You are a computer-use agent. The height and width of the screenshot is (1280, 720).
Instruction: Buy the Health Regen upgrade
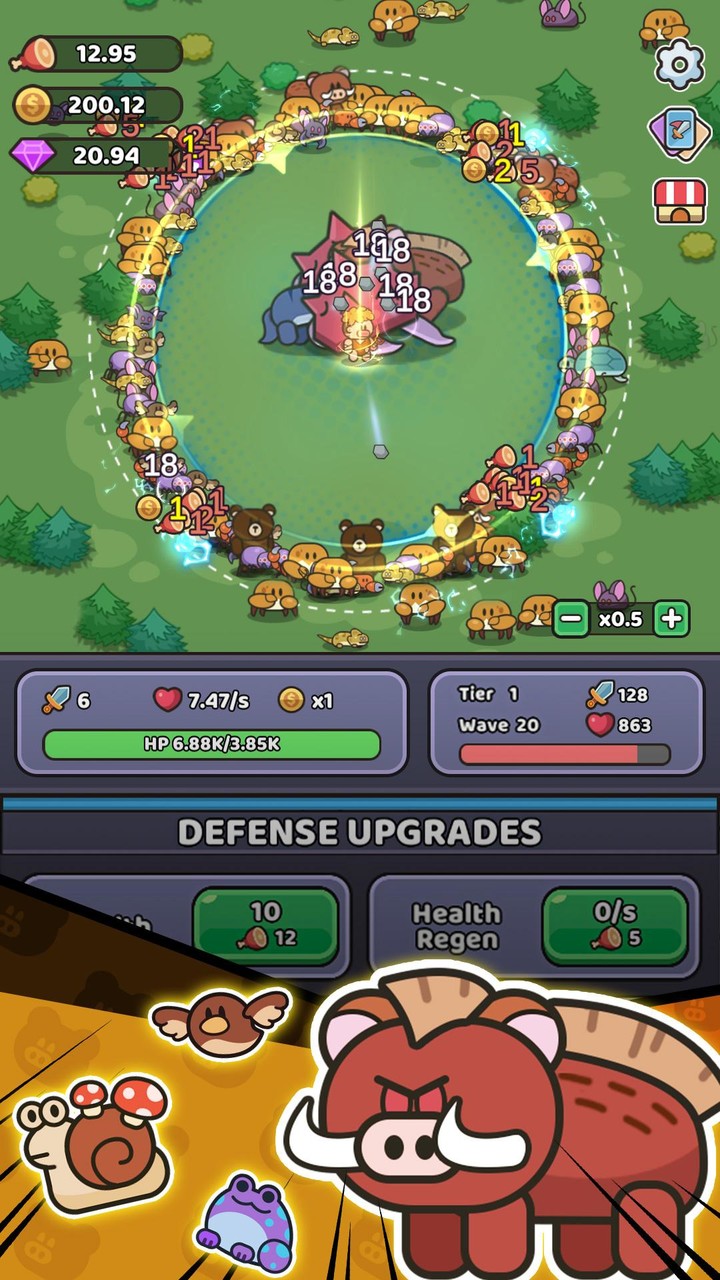click(614, 925)
